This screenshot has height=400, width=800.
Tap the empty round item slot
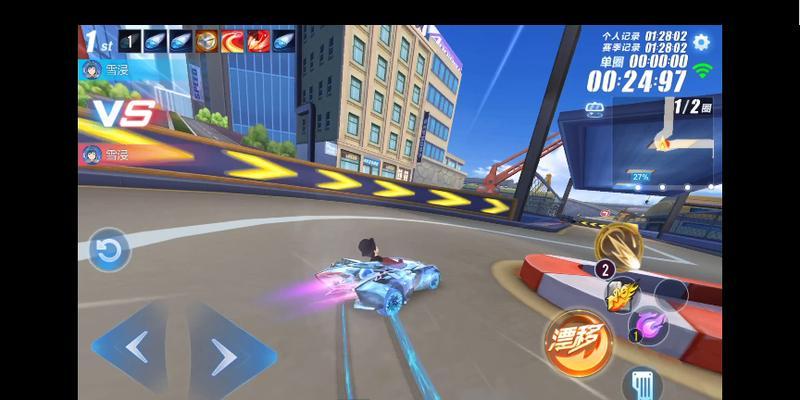(670, 294)
